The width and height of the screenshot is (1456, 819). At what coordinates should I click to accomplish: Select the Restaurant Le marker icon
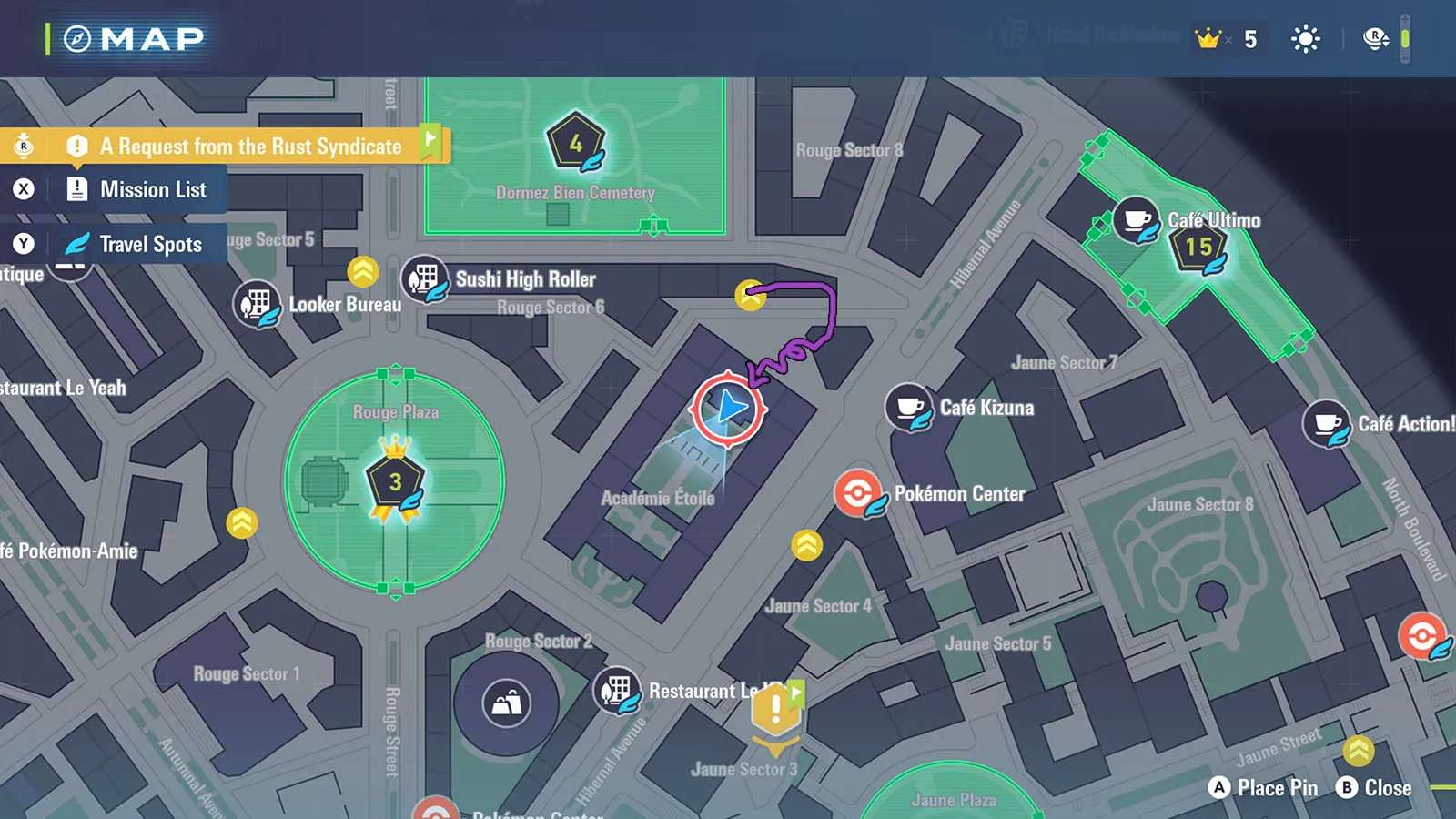(x=616, y=690)
